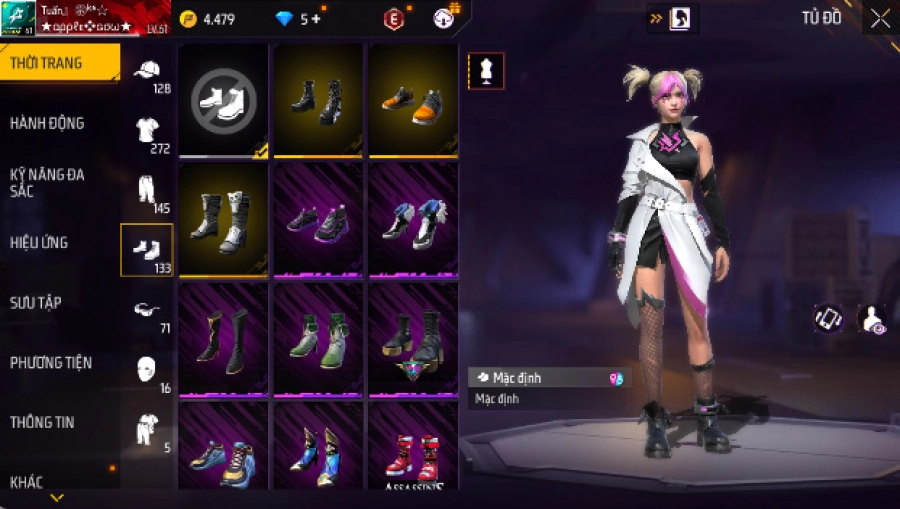Open the Hành Động tab

pyautogui.click(x=47, y=123)
